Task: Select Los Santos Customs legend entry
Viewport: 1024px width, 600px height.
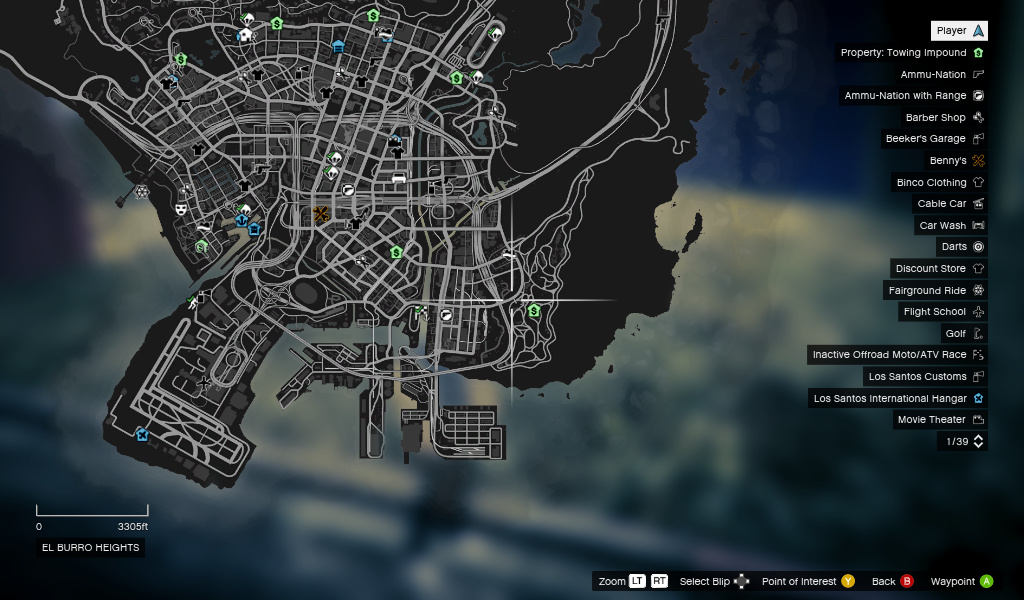Action: point(925,377)
